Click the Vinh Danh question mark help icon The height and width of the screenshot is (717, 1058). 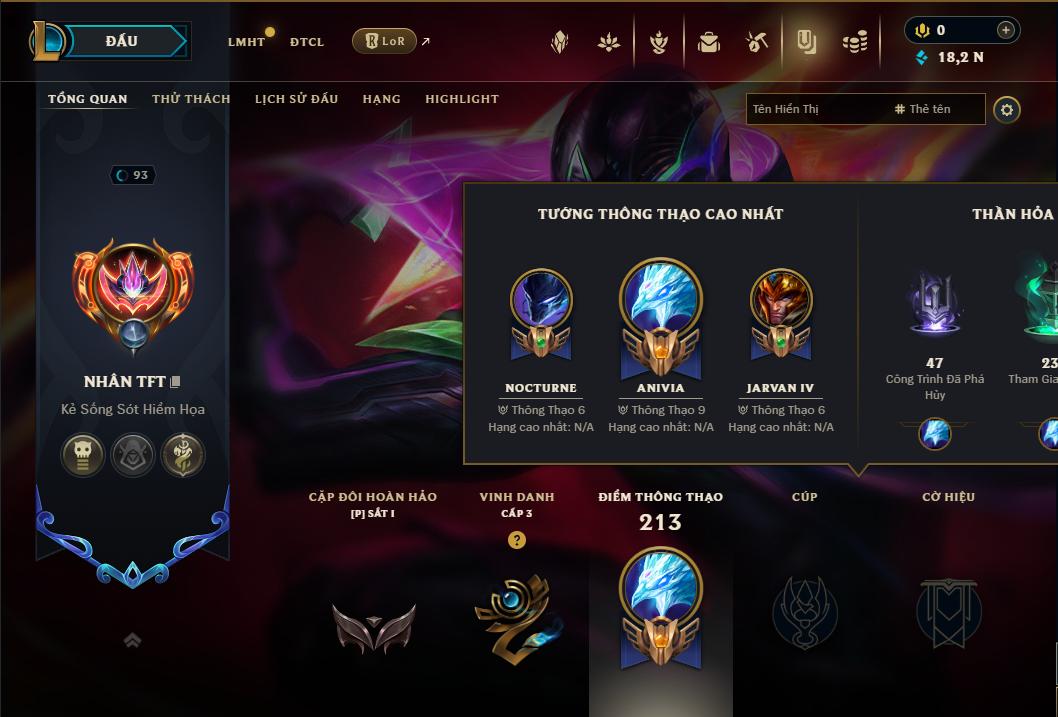pyautogui.click(x=516, y=540)
